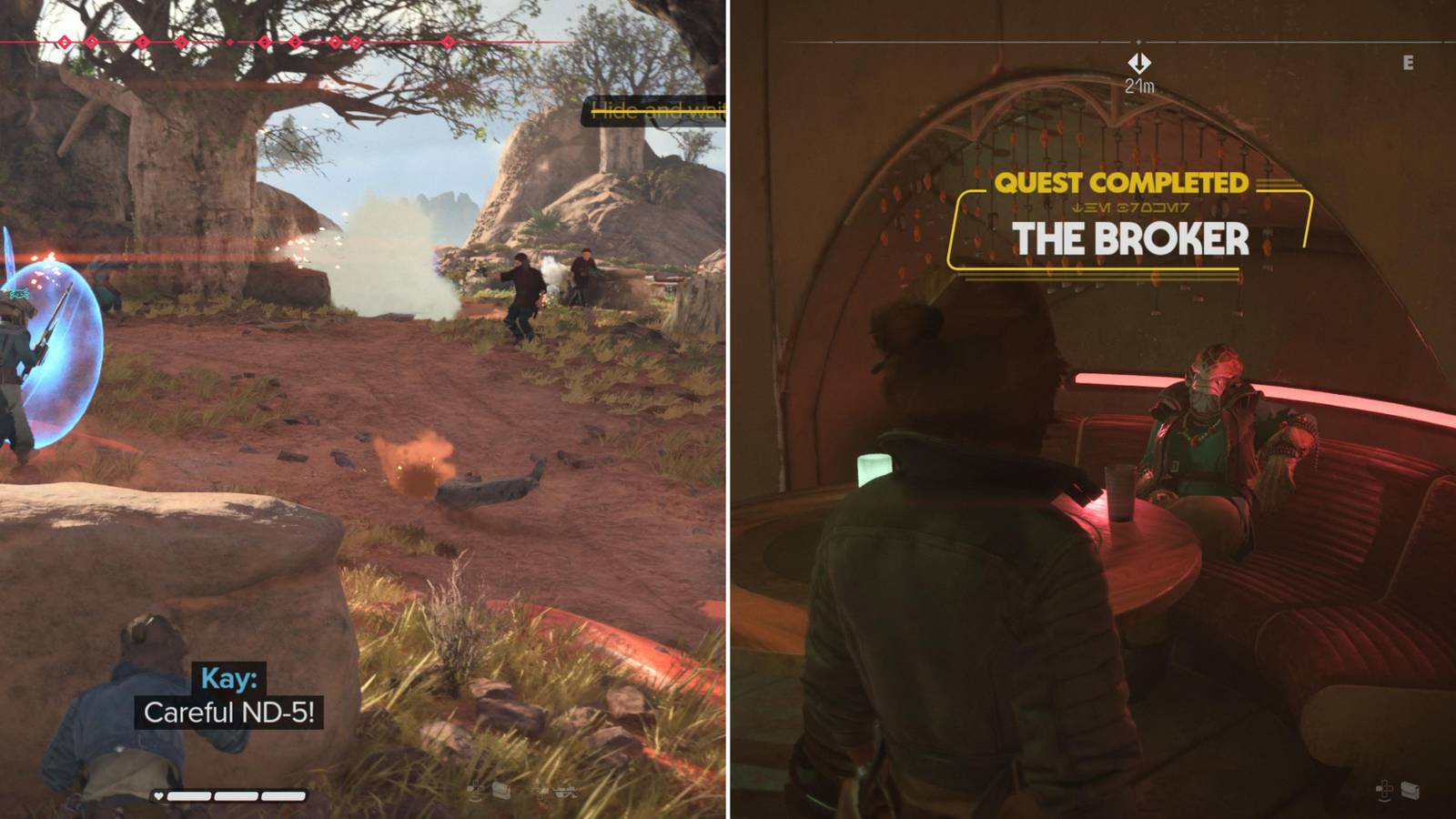Toggle the red detection diamond above the smoke
1456x819 pixels.
[x=354, y=41]
